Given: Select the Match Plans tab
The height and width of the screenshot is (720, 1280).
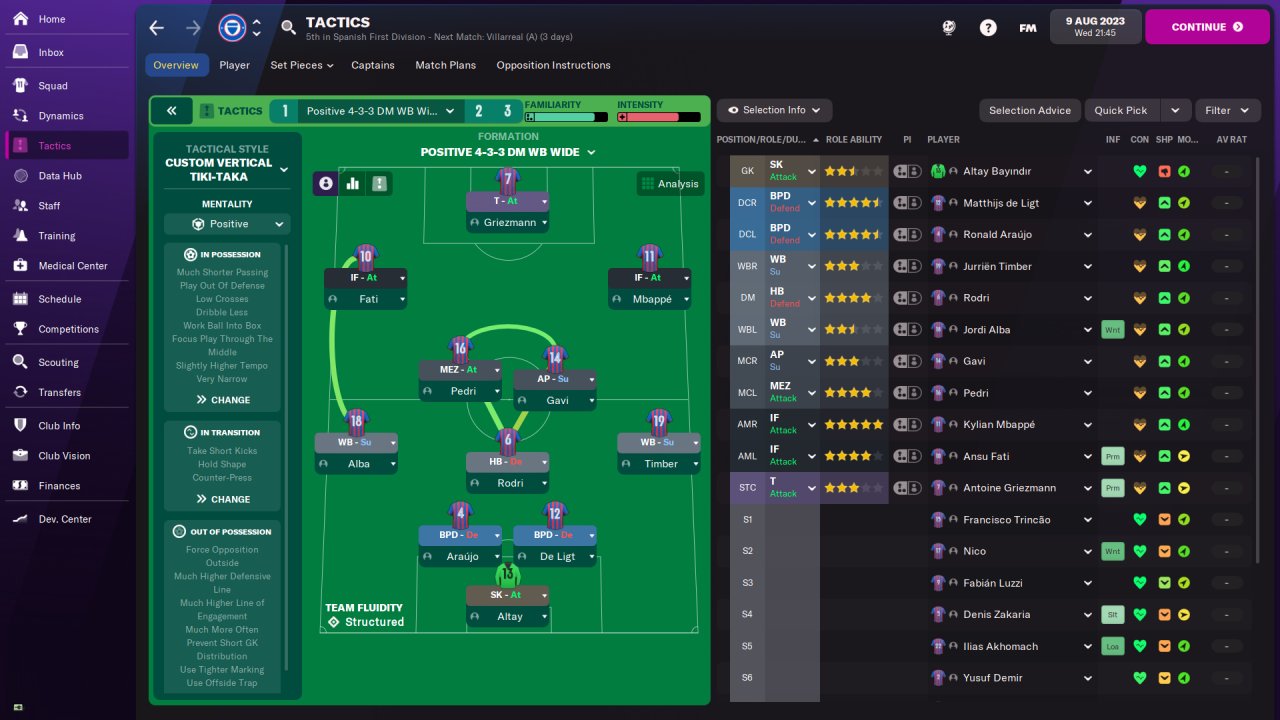Looking at the screenshot, I should point(445,65).
